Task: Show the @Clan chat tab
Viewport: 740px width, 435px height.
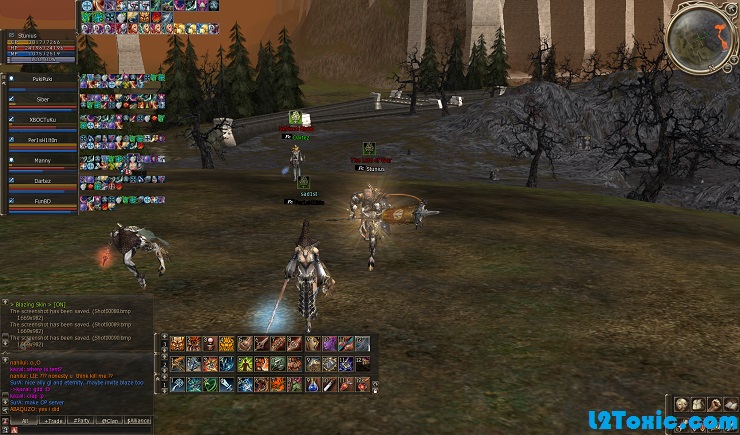Action: click(x=110, y=421)
